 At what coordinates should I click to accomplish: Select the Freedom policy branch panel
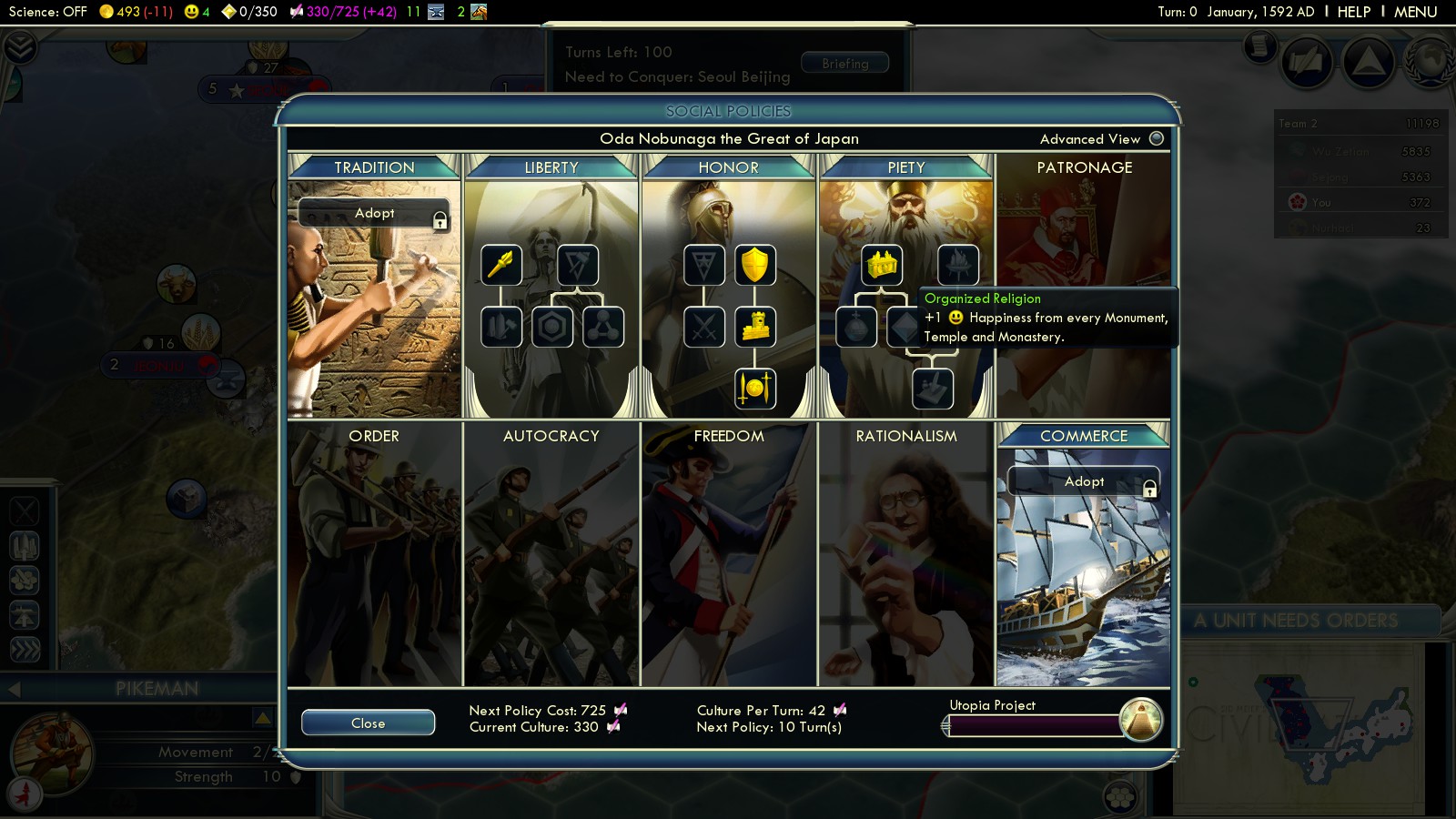coord(729,555)
